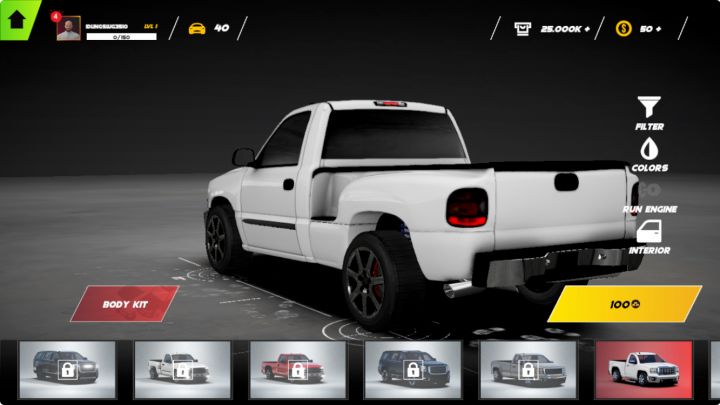The image size is (720, 405).
Task: Select the white truck on red thumbnail
Action: click(x=643, y=370)
